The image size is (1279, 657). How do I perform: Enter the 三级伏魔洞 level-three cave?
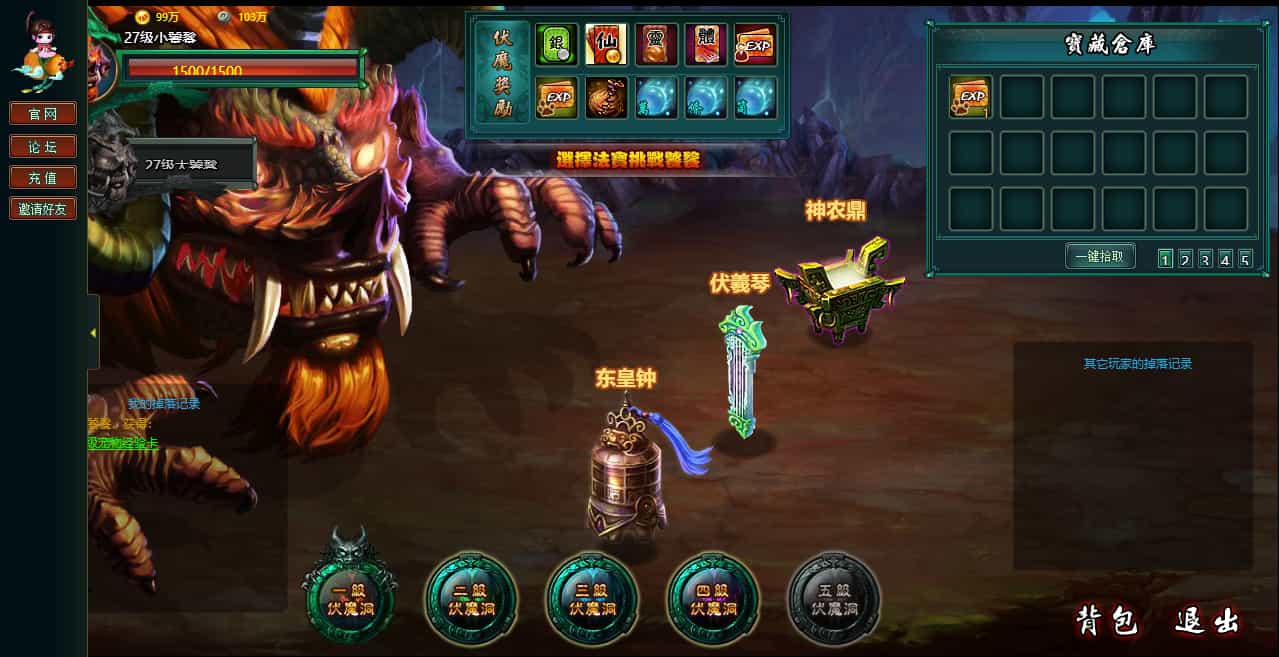pos(592,598)
